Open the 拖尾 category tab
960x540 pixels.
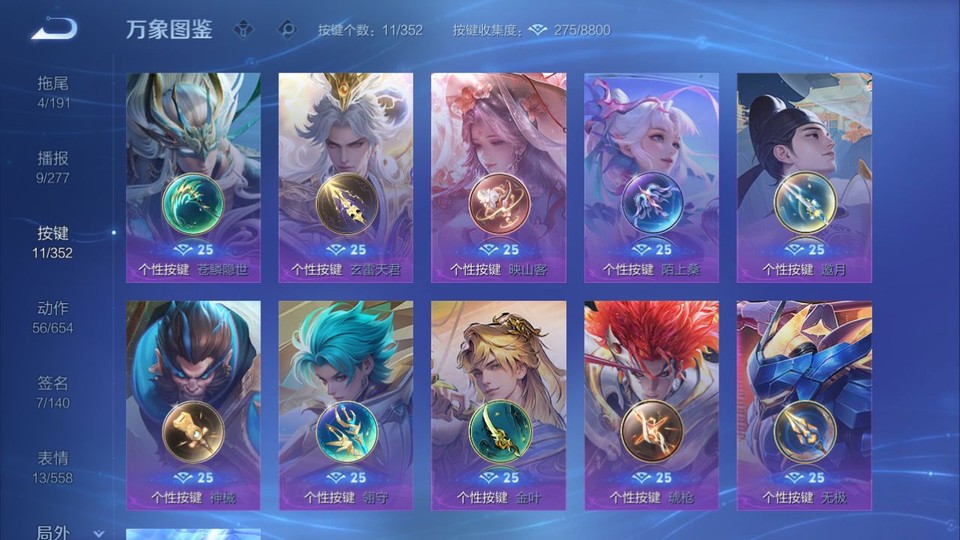point(54,92)
